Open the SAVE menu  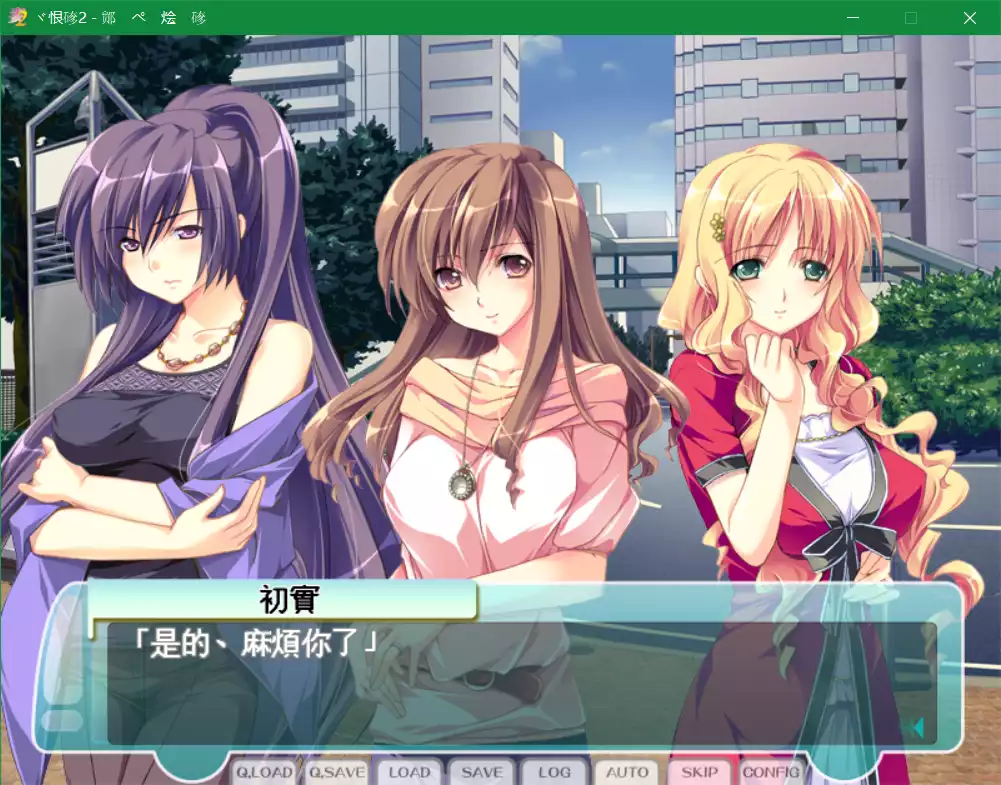pyautogui.click(x=482, y=772)
